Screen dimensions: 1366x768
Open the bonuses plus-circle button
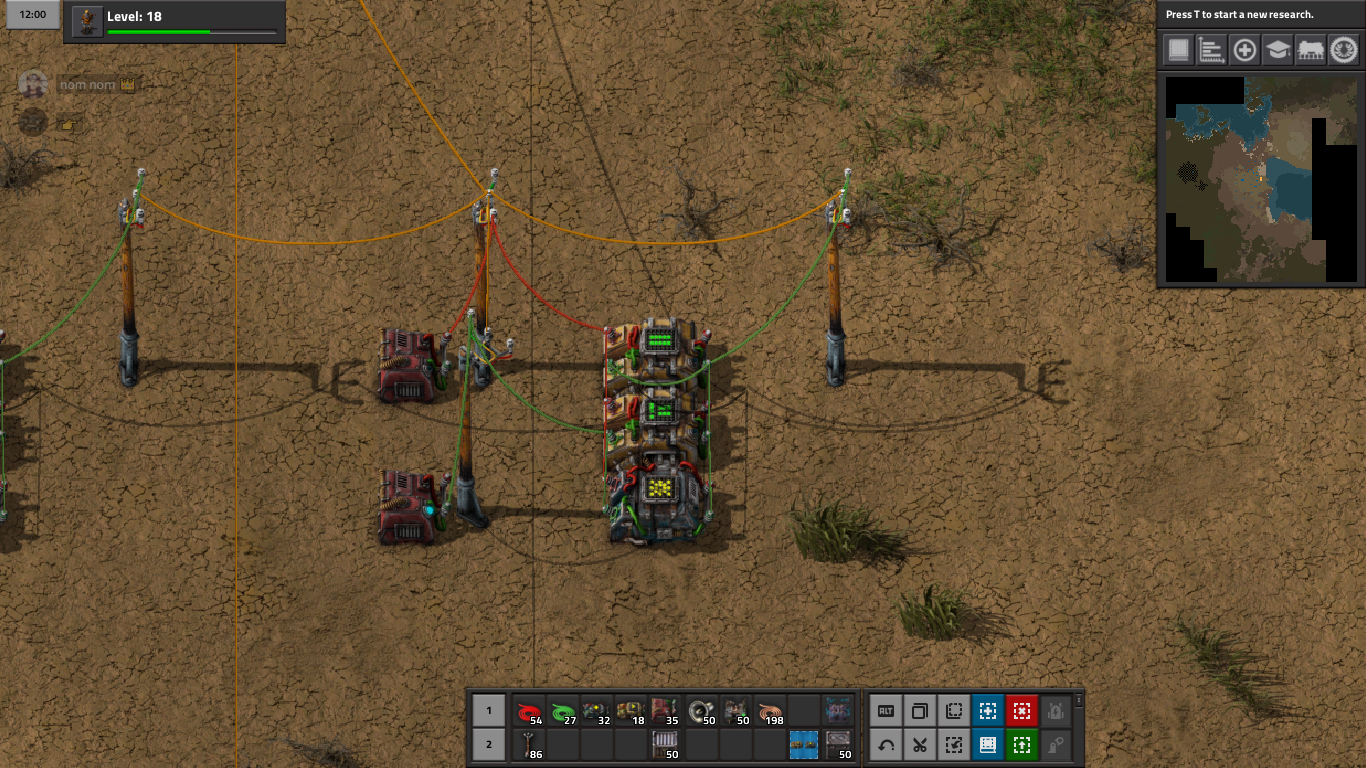click(1245, 50)
